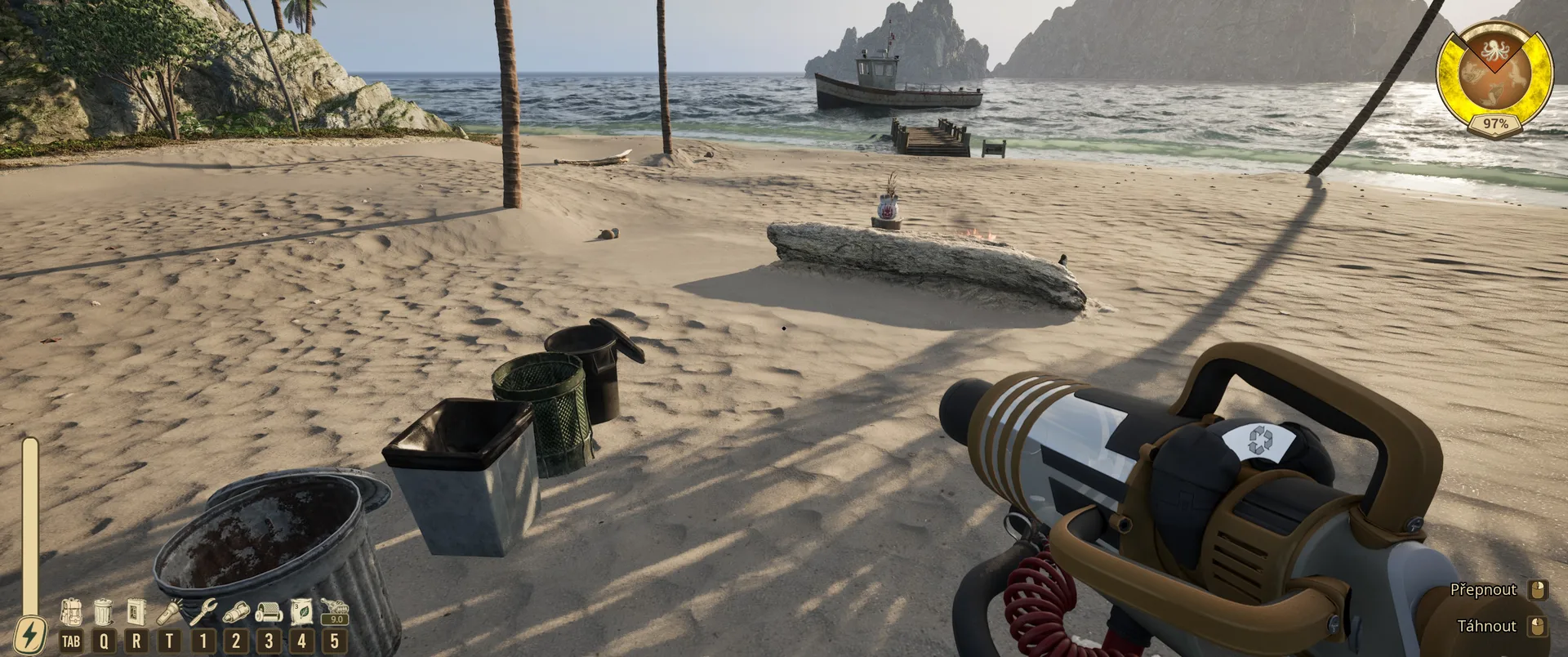Toggle the flashlight icon
The image size is (1568, 657).
[170, 612]
